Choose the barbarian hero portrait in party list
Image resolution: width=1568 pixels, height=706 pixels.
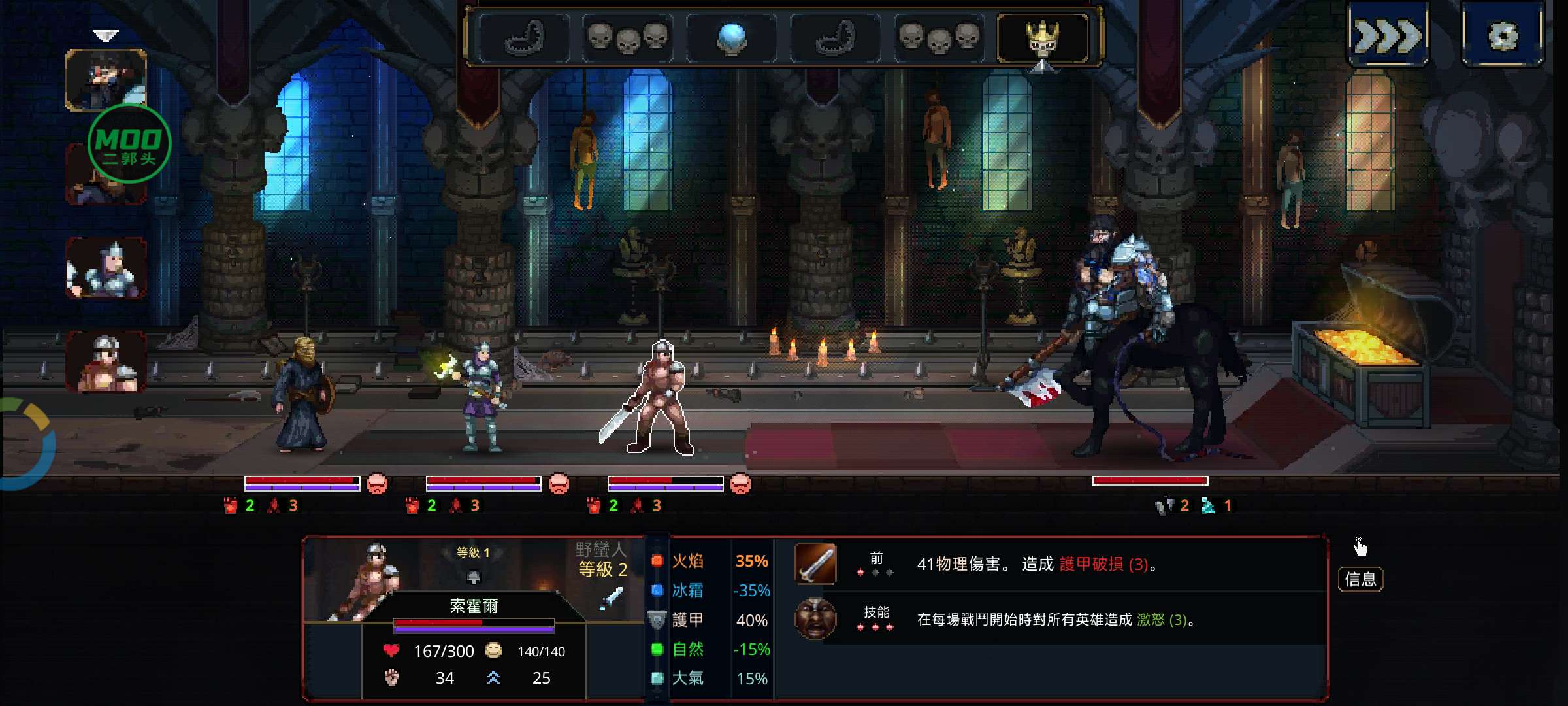click(x=106, y=361)
